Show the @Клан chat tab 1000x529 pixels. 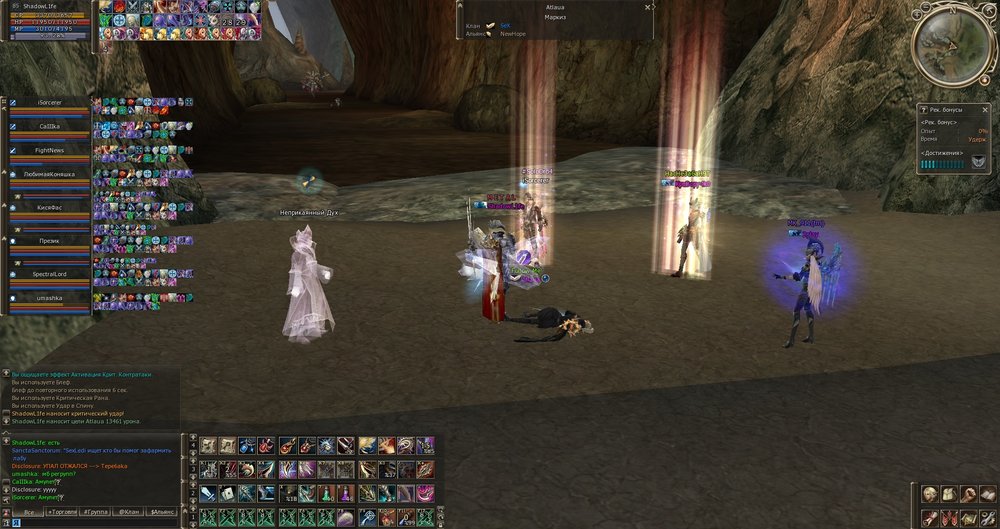(129, 512)
